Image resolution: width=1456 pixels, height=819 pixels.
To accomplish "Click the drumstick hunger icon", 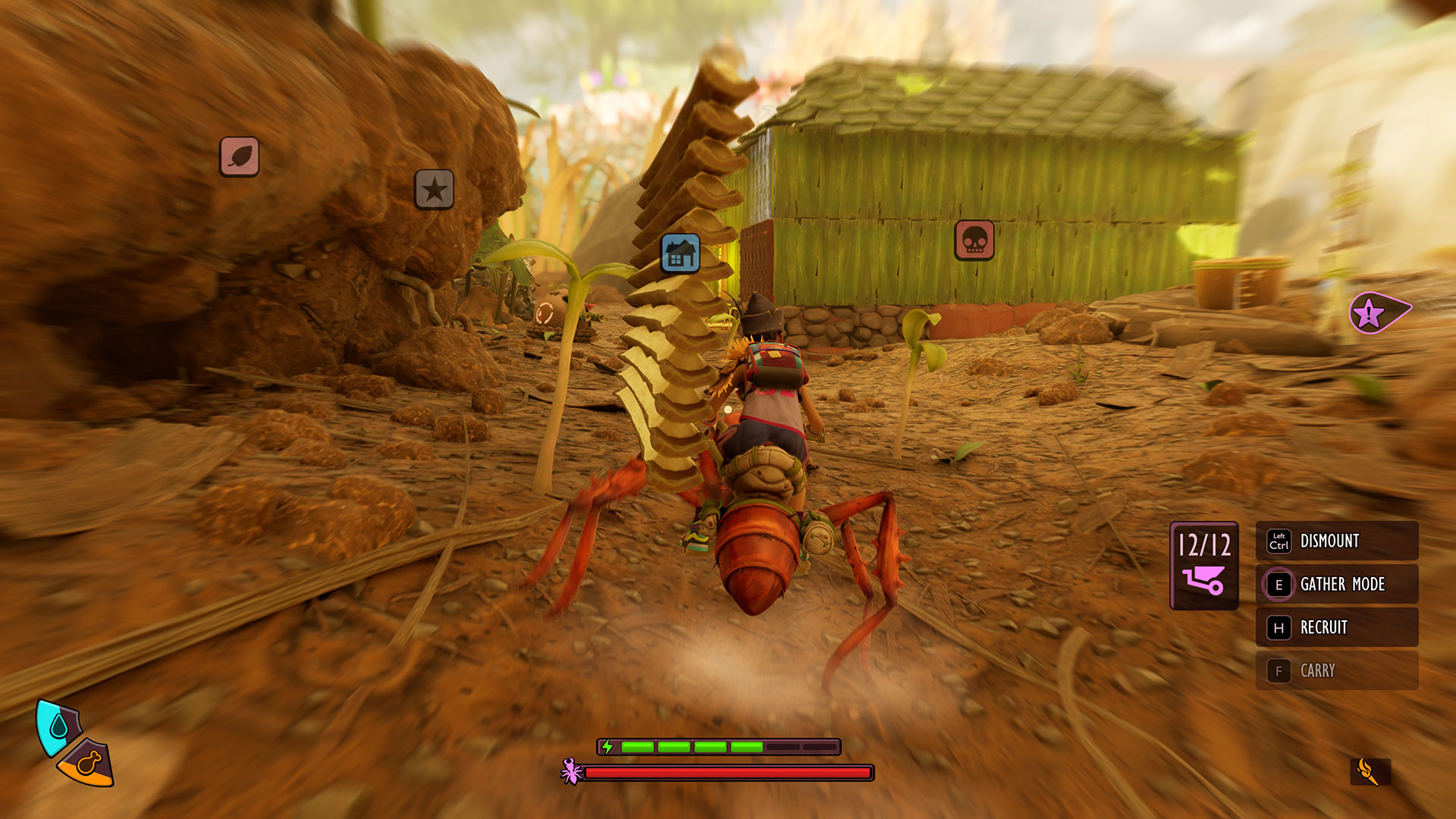I will pos(88,764).
